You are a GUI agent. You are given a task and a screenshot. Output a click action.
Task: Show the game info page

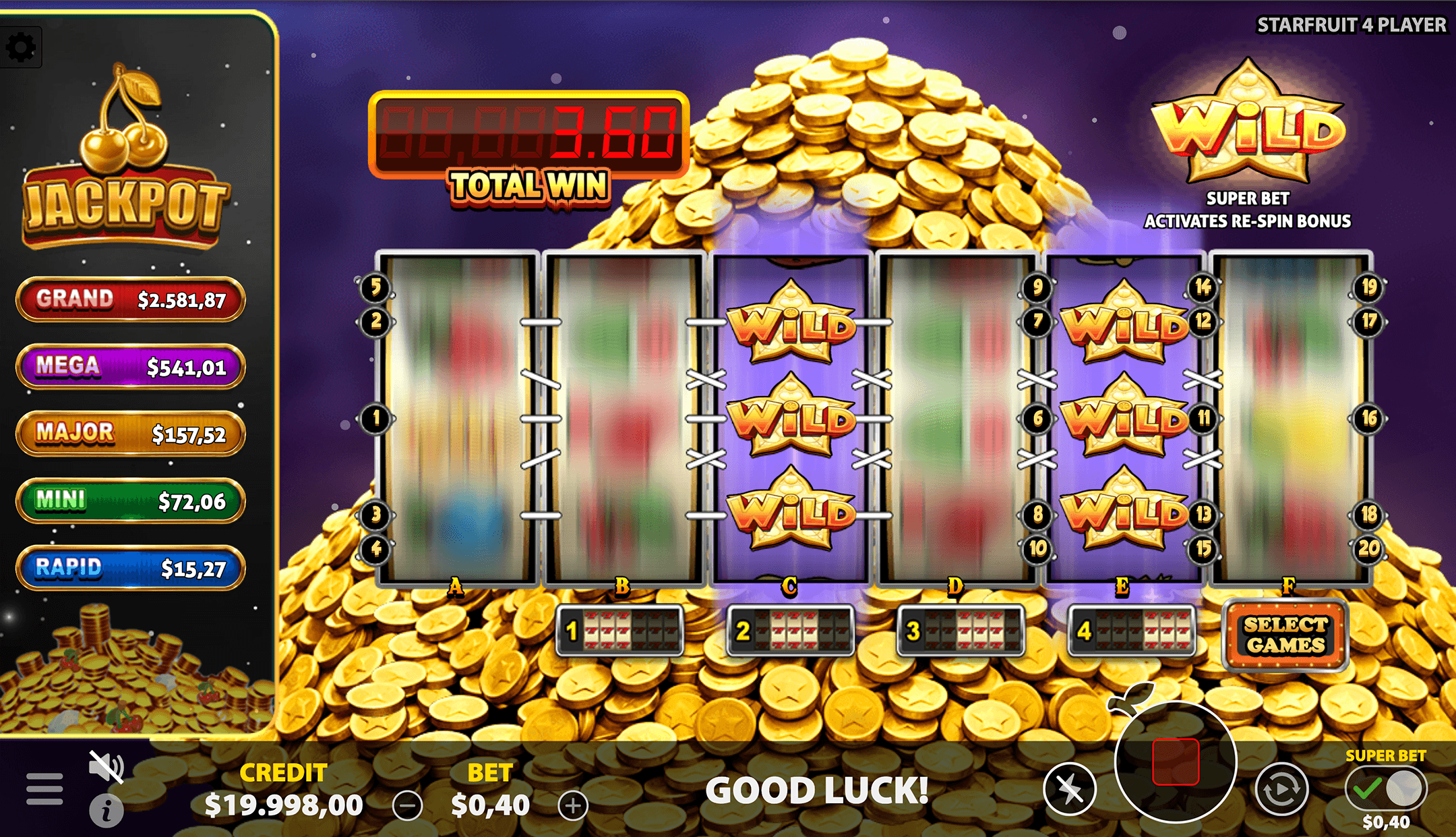[x=107, y=810]
